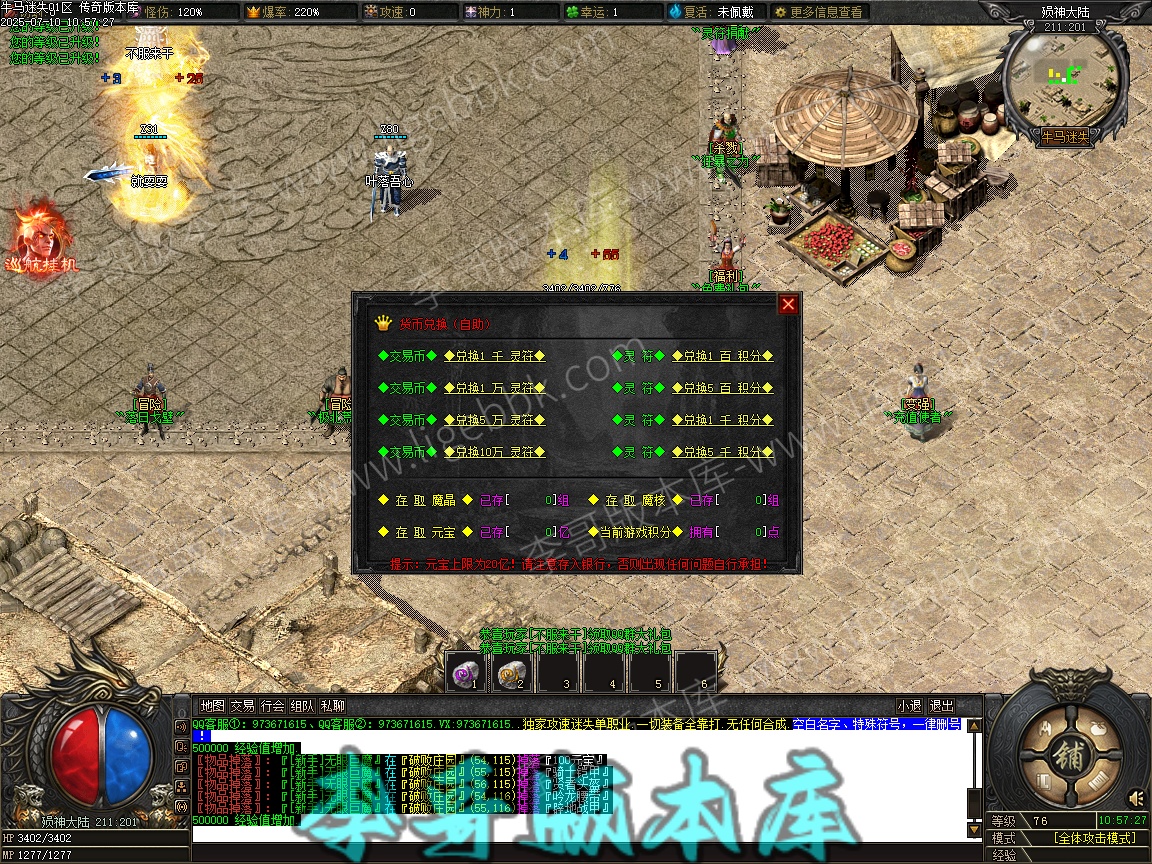The width and height of the screenshot is (1152, 864).
Task: Switch to the 地图 tab
Action: click(x=212, y=706)
